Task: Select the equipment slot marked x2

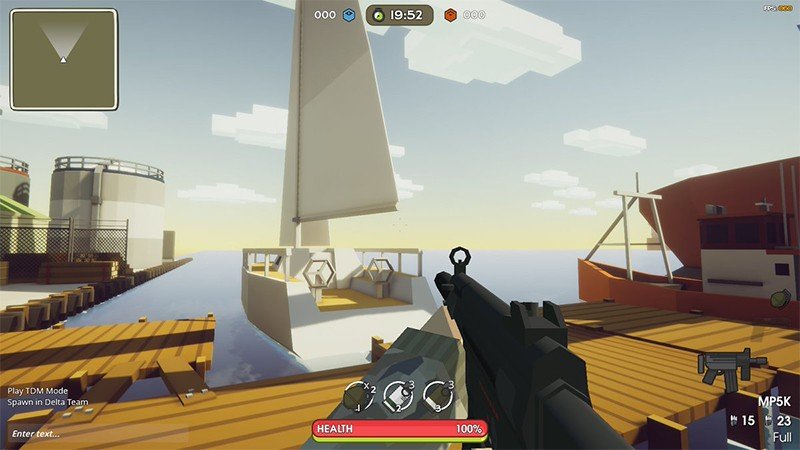Action: pos(359,396)
